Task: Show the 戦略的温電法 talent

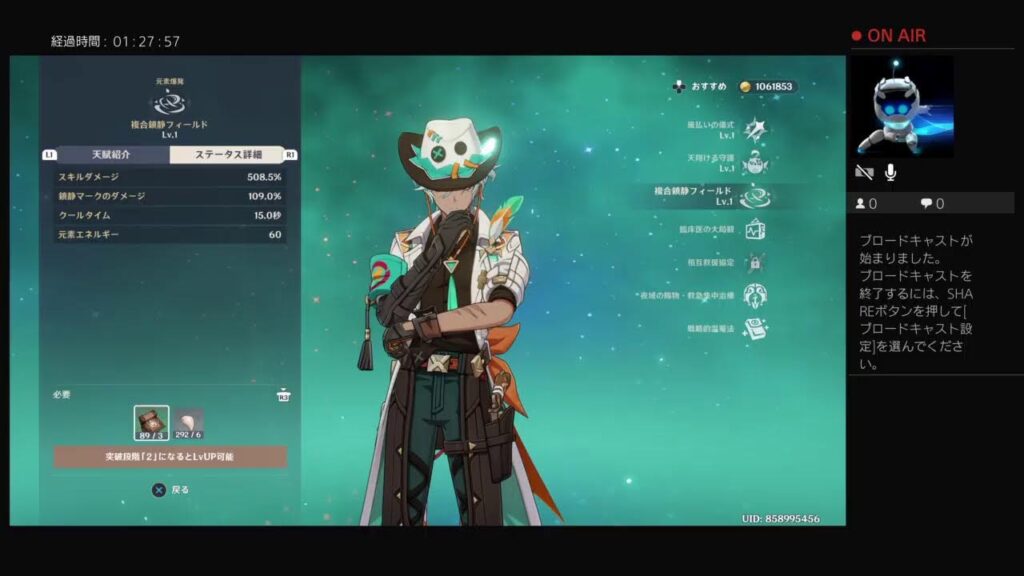Action: (x=756, y=329)
